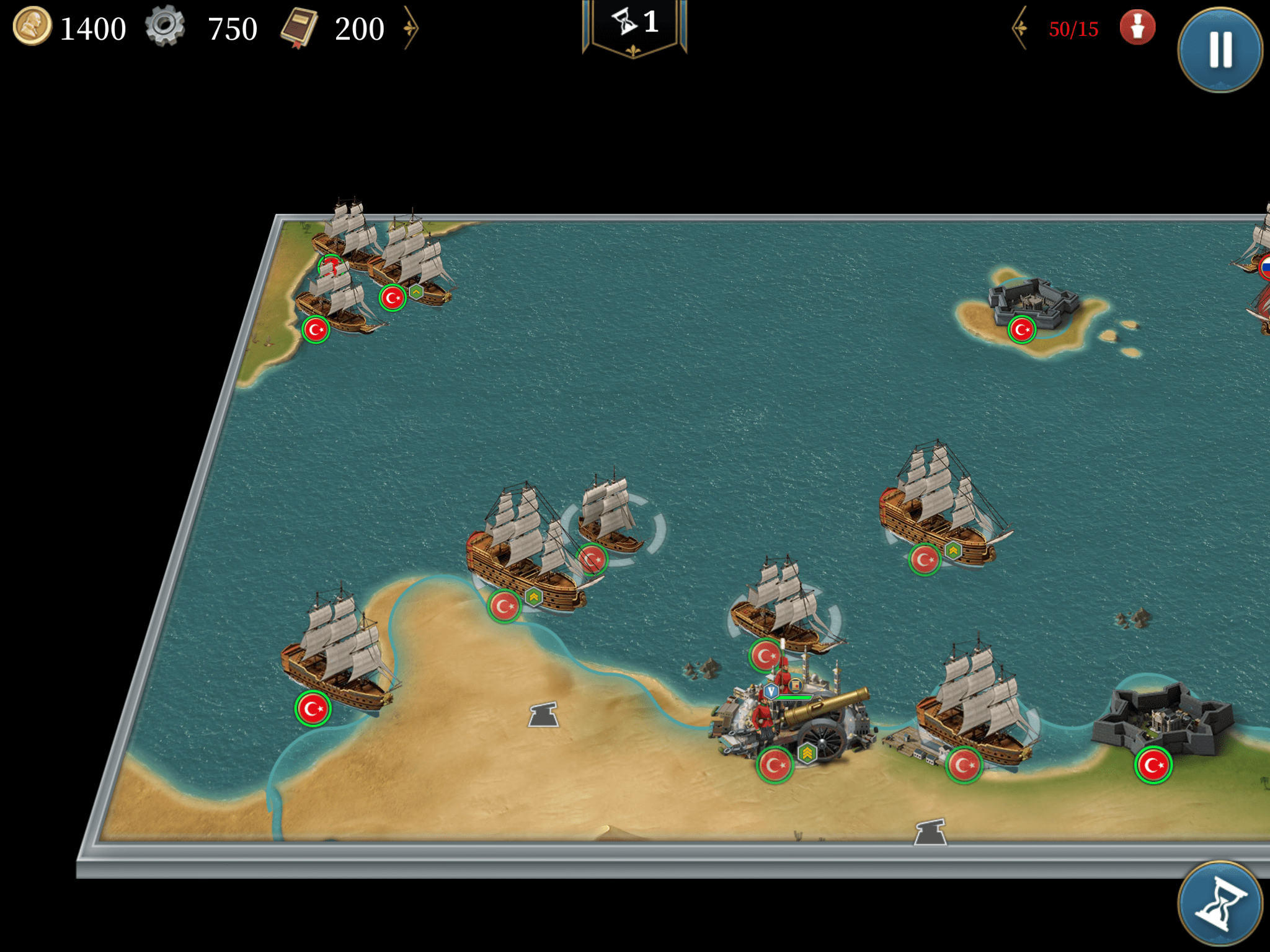Viewport: 1270px width, 952px height.
Task: Select the golden cannon artillery unit
Action: click(806, 719)
